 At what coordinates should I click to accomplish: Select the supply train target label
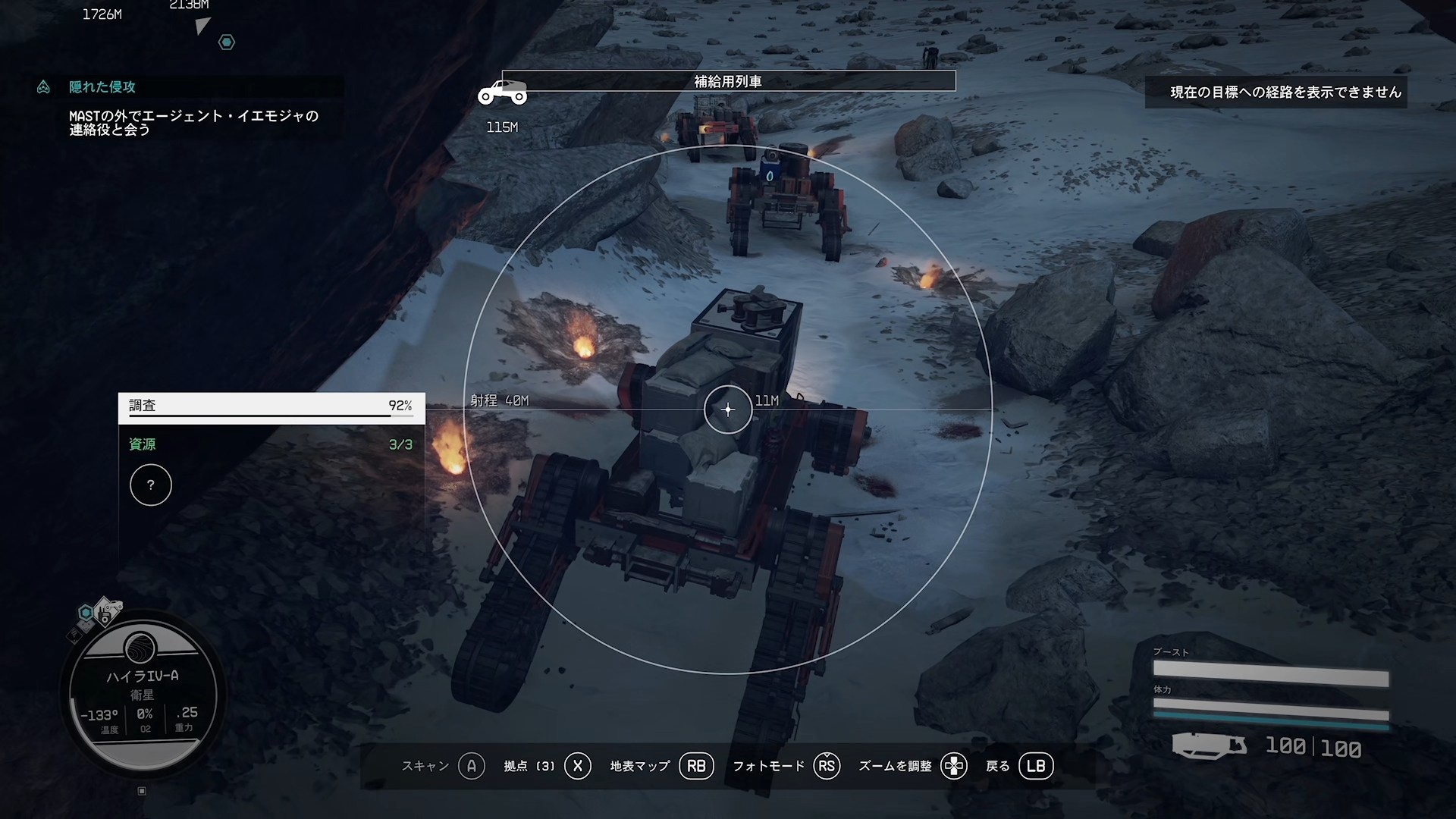728,81
